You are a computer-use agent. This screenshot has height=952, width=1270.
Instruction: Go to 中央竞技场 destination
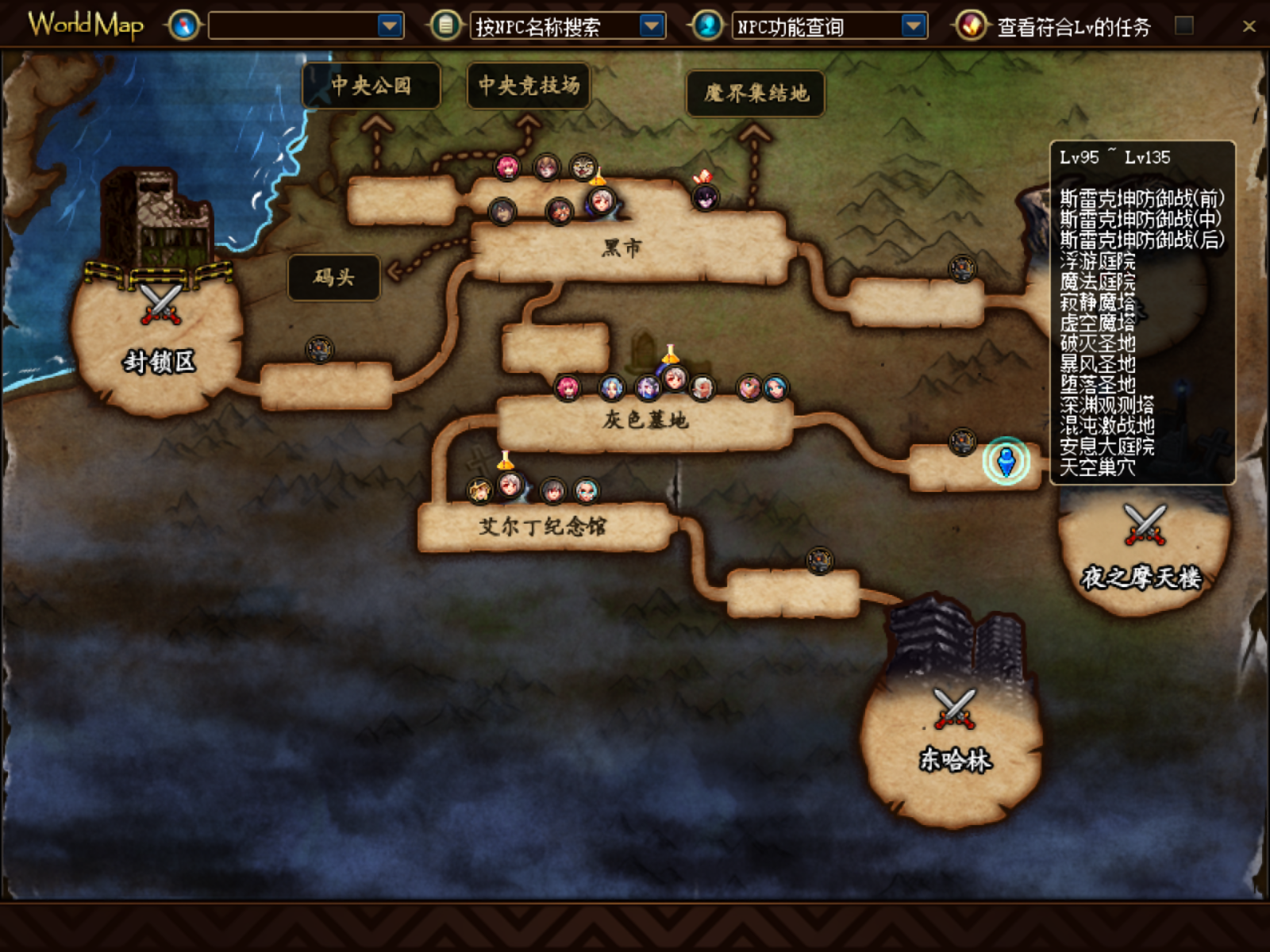529,86
